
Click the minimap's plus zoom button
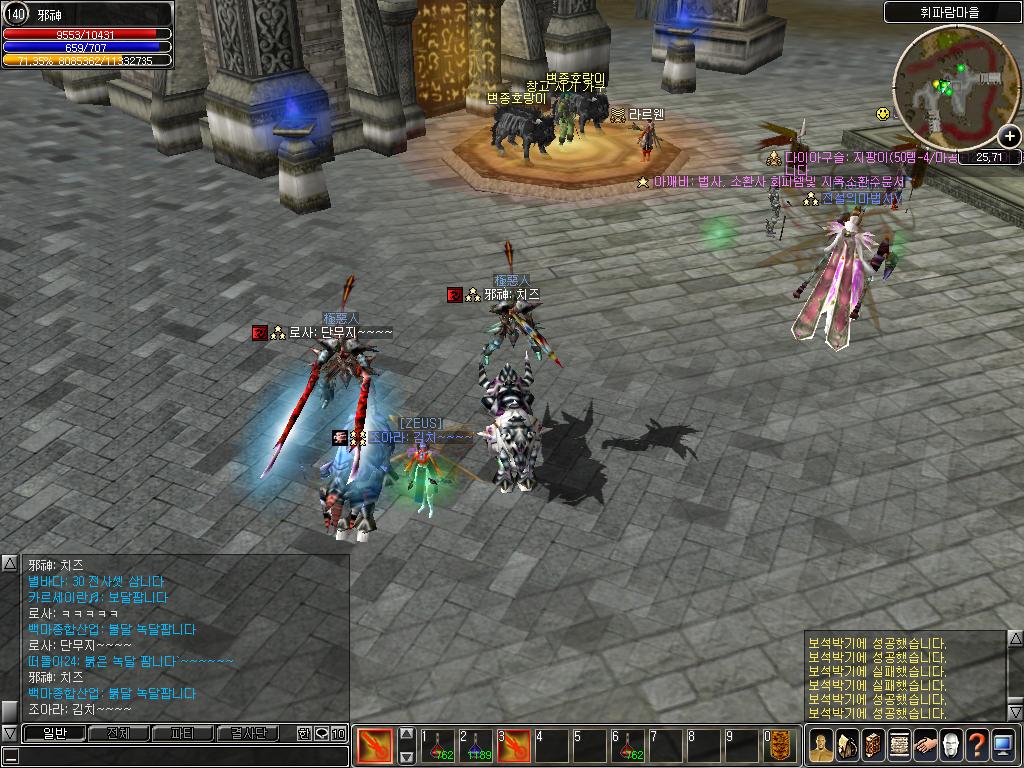click(x=1010, y=137)
